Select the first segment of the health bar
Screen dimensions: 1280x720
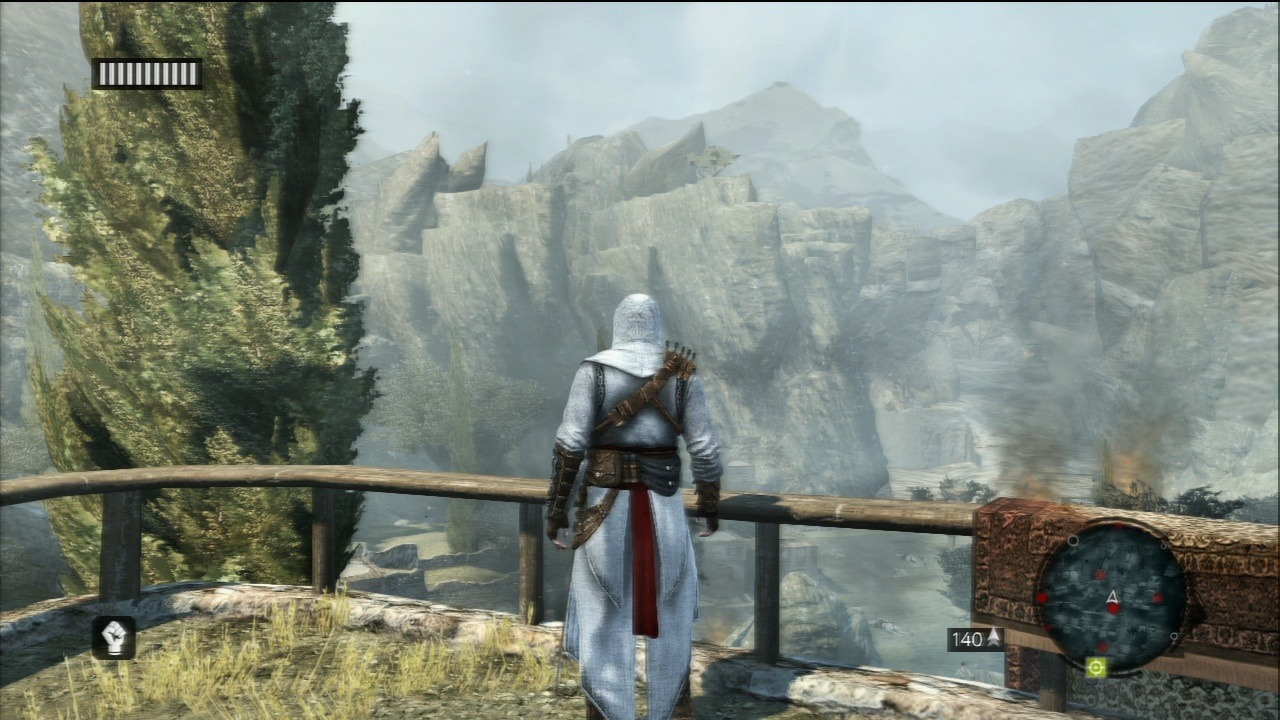103,72
